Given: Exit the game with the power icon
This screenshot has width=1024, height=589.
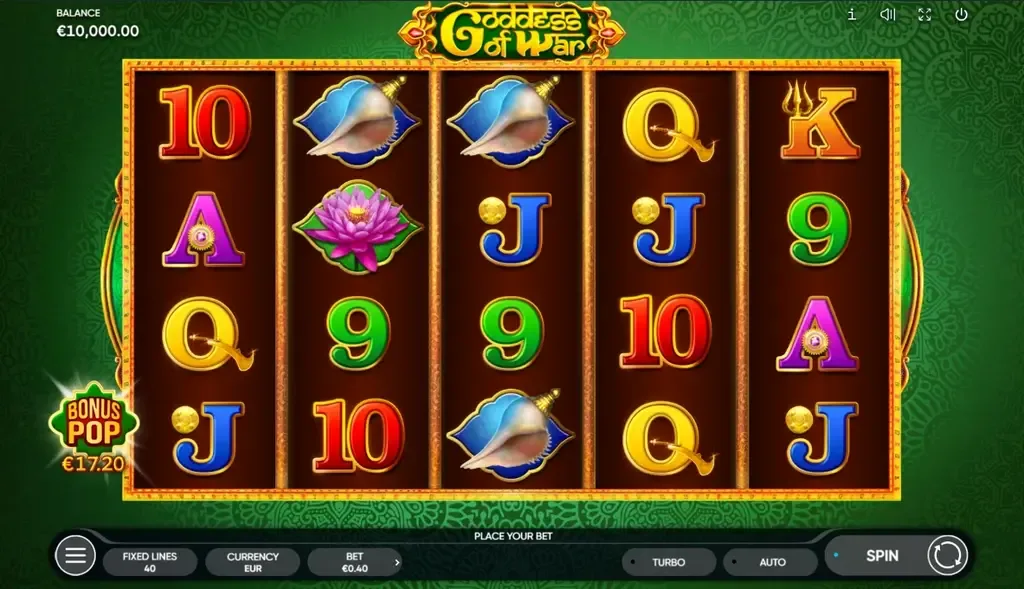Looking at the screenshot, I should (961, 14).
